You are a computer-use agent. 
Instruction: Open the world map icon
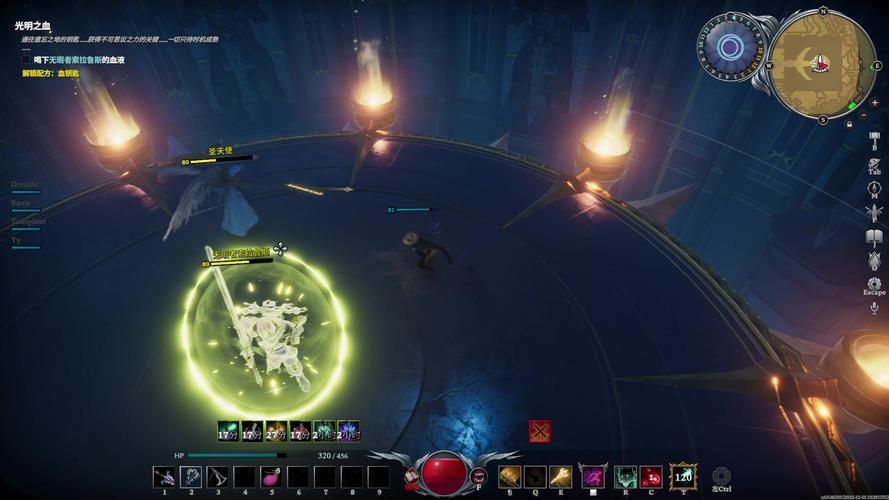pyautogui.click(x=874, y=188)
